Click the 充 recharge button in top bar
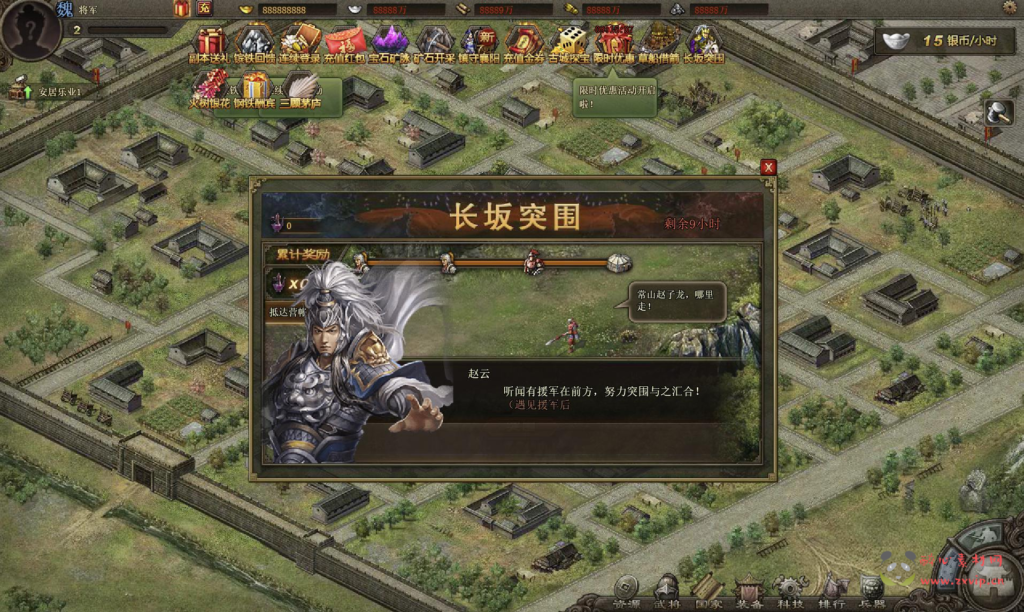1024x612 pixels. 203,8
